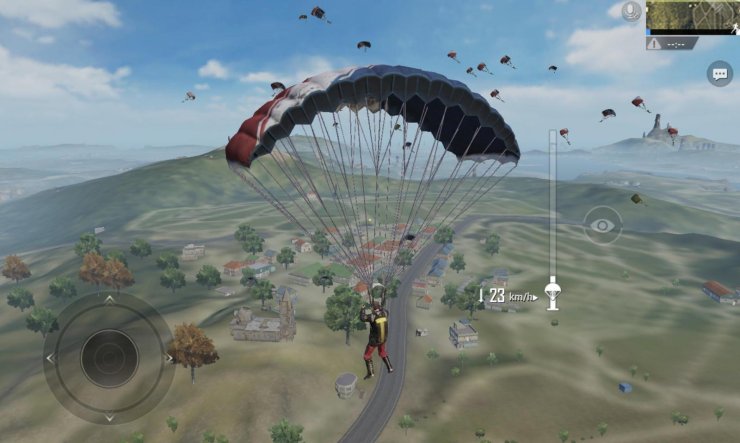This screenshot has height=443, width=740.
Task: Push the joystick's right arrow
Action: (x=168, y=357)
